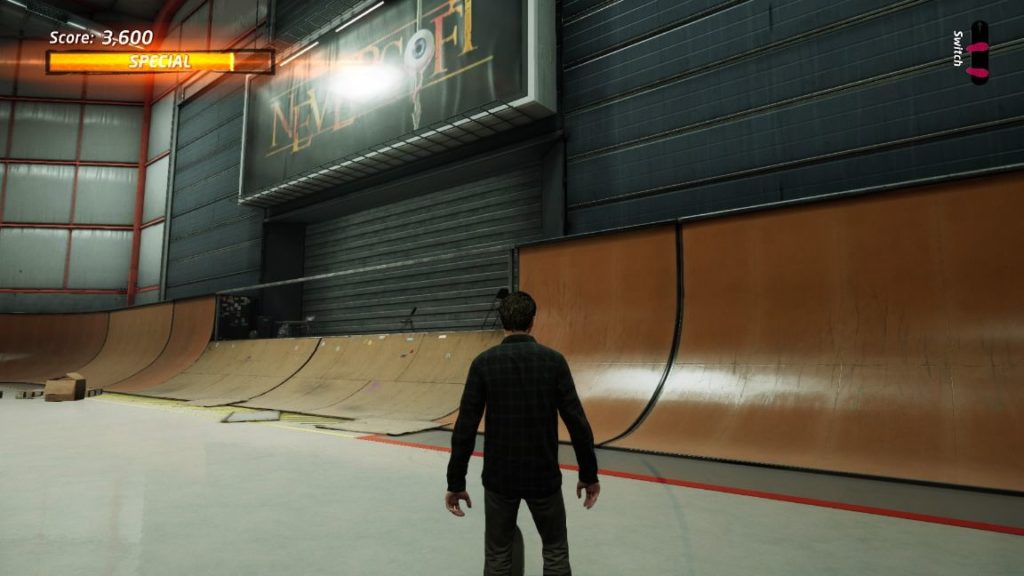Click the Switch stance skateboard icon
Screen dimensions: 1024x576
978,53
